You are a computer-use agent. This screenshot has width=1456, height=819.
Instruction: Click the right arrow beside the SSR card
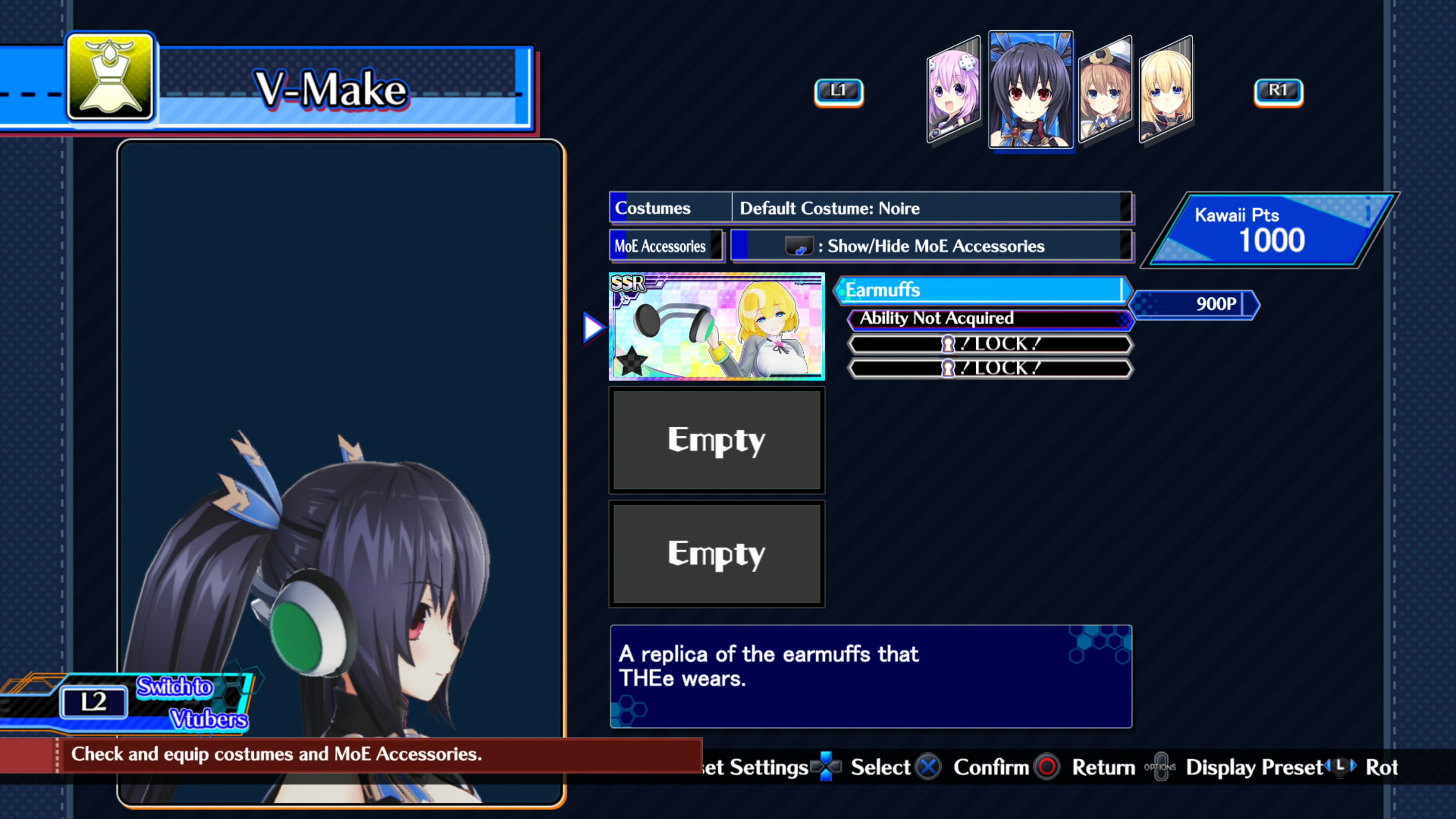[592, 327]
